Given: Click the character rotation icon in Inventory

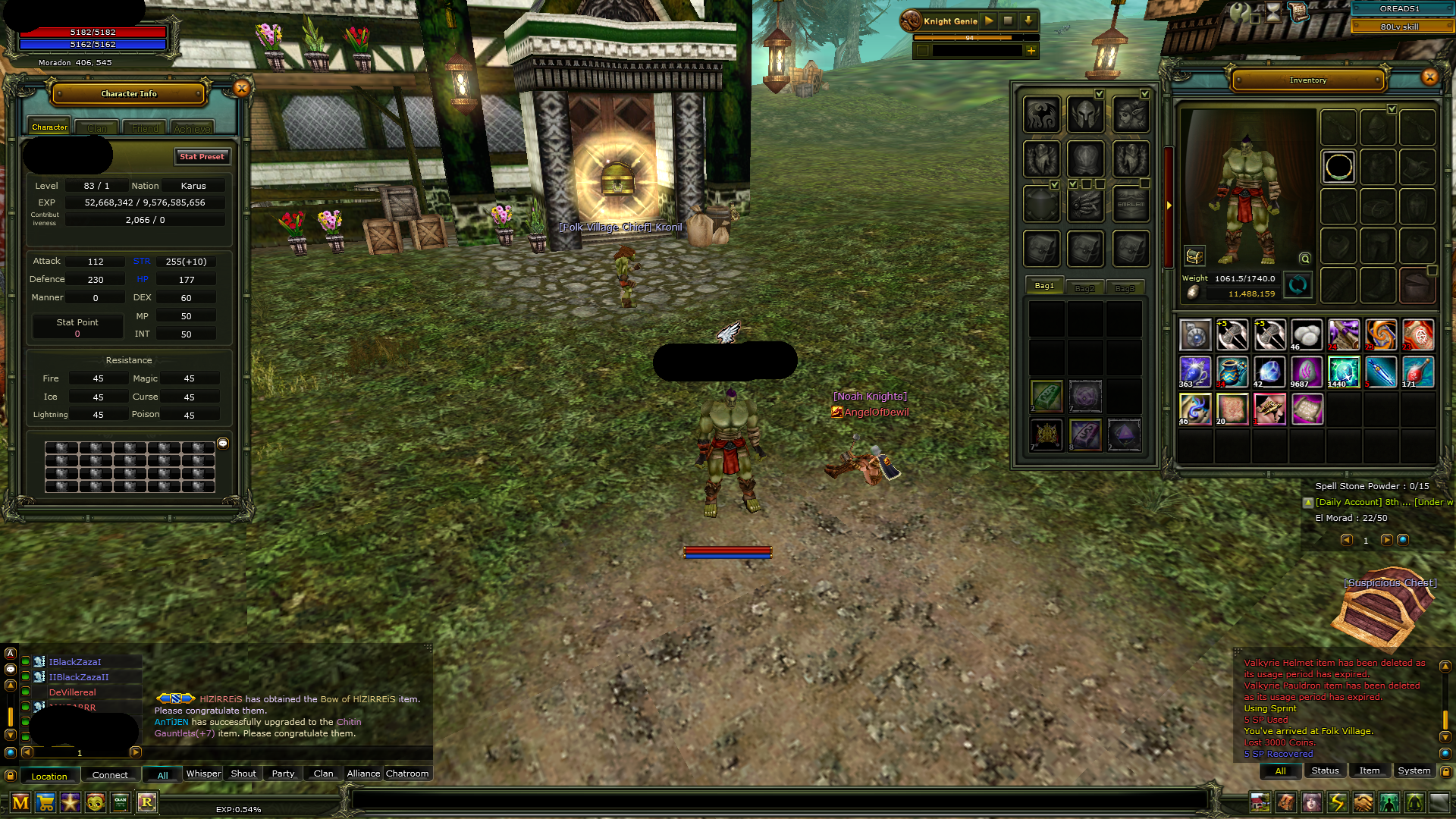Looking at the screenshot, I should click(x=1297, y=286).
